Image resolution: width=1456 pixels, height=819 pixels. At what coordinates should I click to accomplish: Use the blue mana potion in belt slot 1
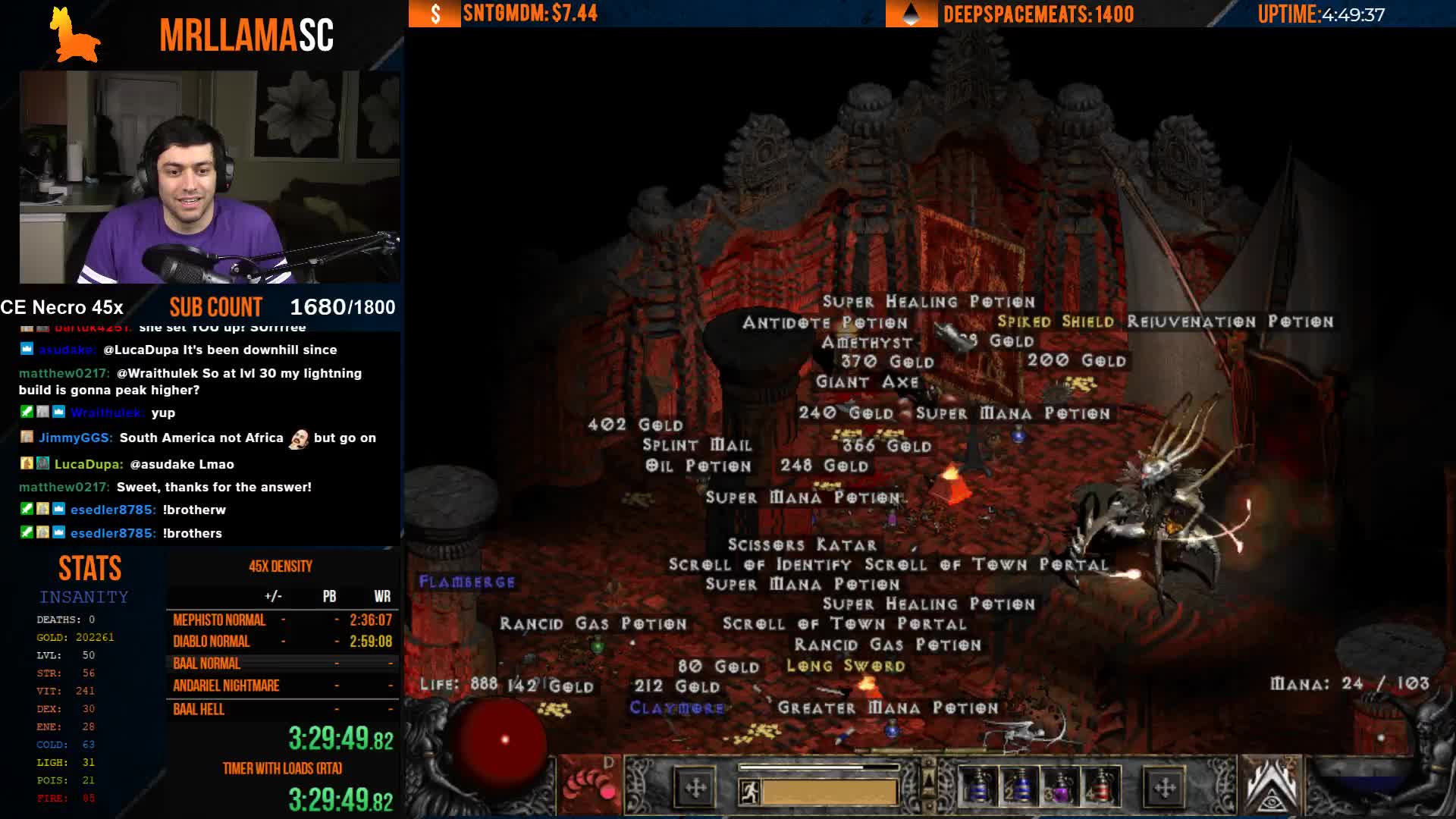[977, 788]
